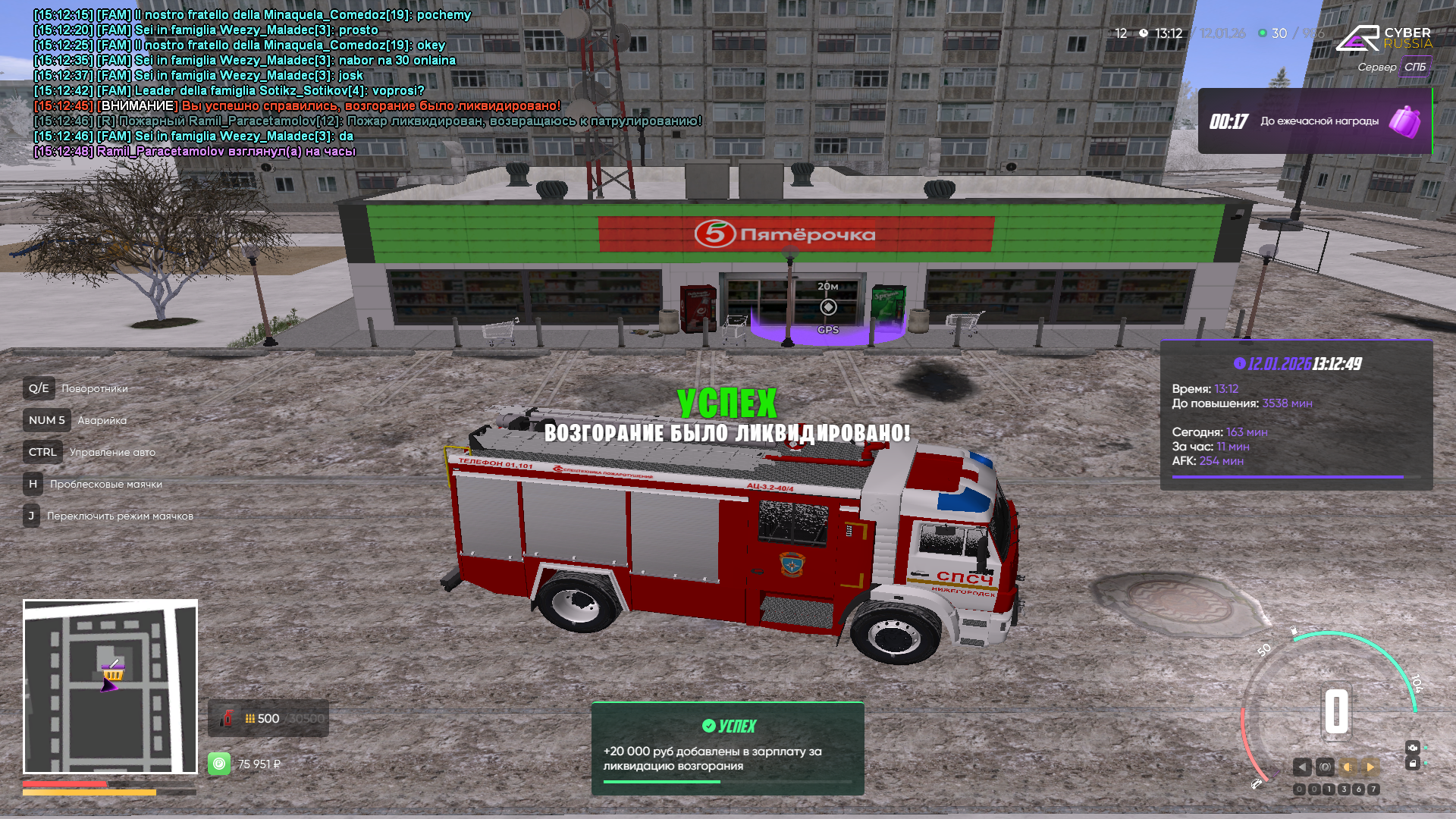Toggle the car door lock icon

coord(1412,764)
